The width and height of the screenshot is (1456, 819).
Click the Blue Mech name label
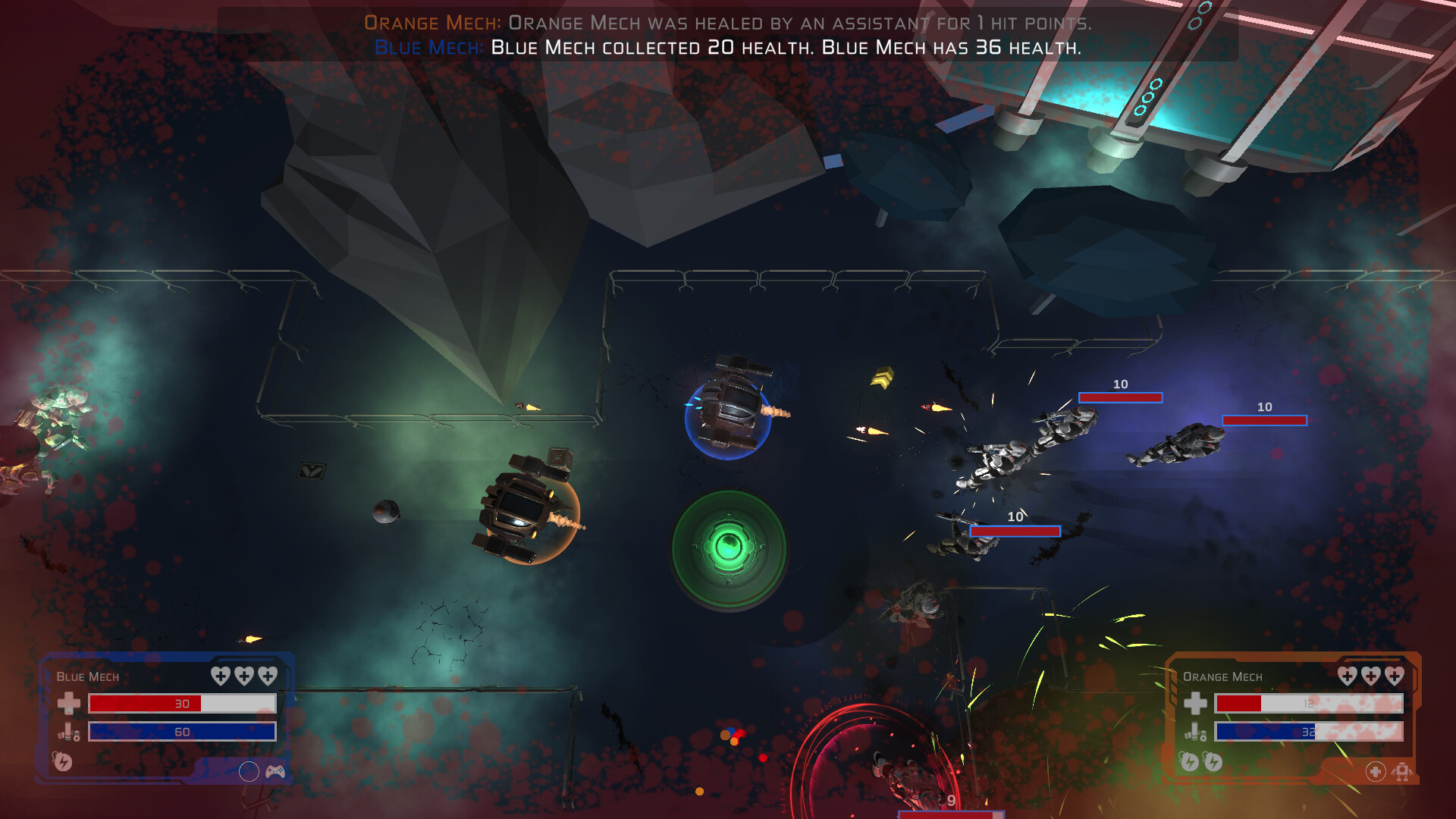coord(87,676)
